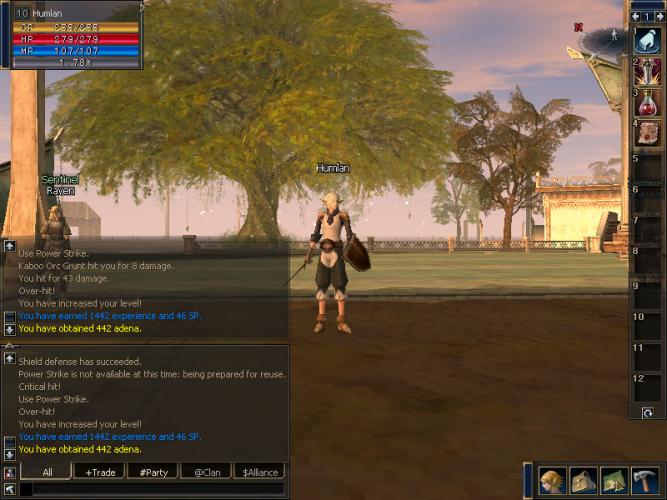Use the scroll item in slot 4

(x=646, y=132)
